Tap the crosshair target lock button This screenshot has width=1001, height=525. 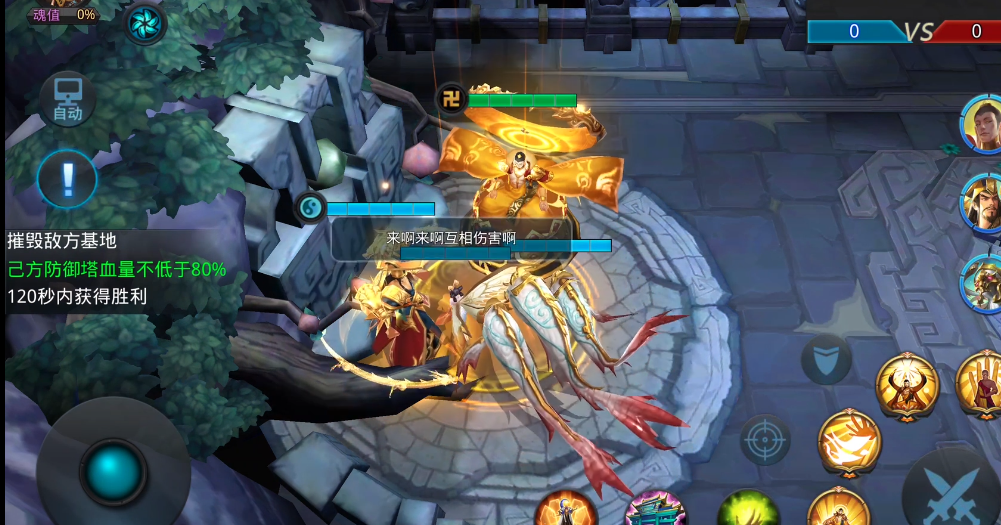(765, 440)
